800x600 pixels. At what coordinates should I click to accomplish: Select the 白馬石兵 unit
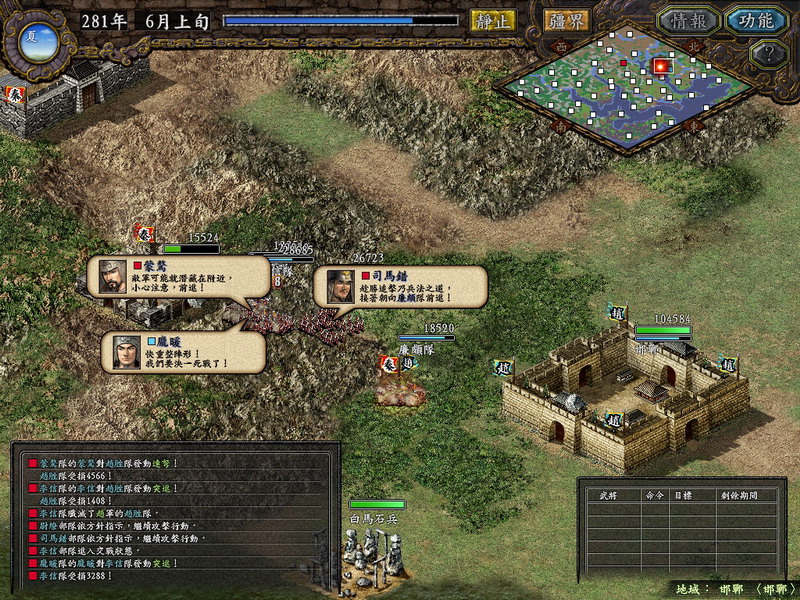(x=372, y=548)
